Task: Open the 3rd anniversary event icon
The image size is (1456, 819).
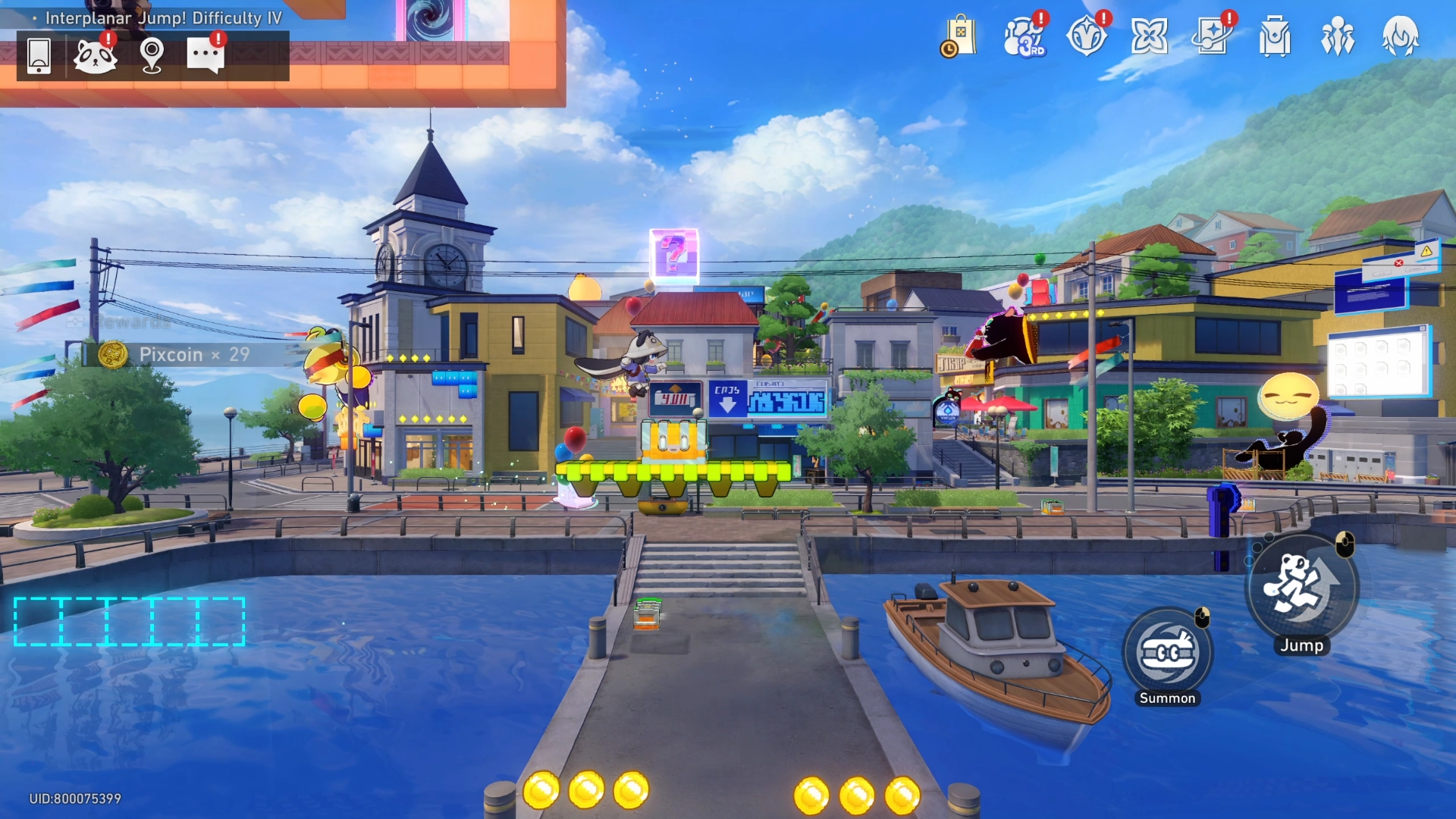Action: click(x=1024, y=38)
